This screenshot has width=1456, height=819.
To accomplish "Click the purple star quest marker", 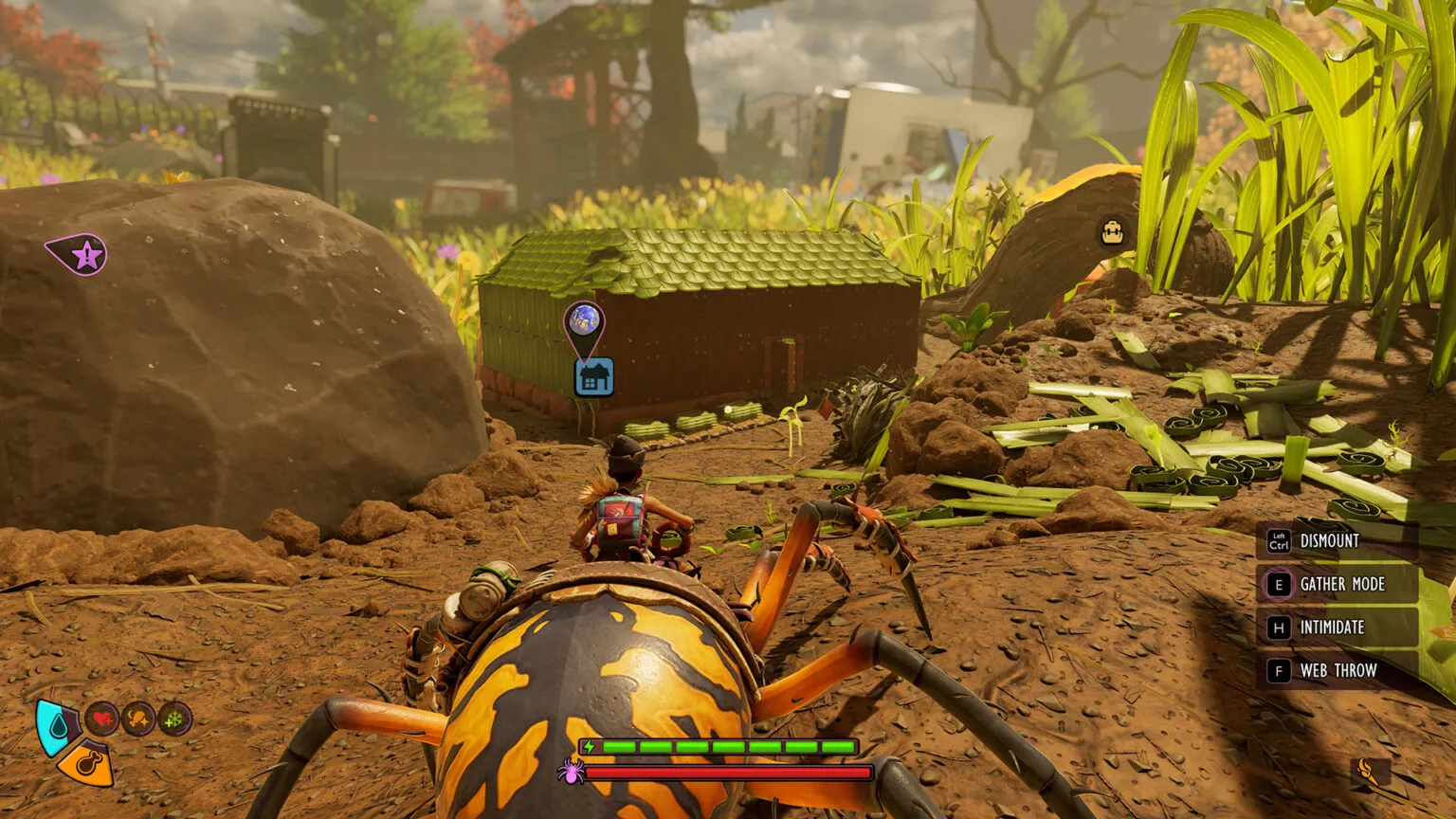I will 85,254.
